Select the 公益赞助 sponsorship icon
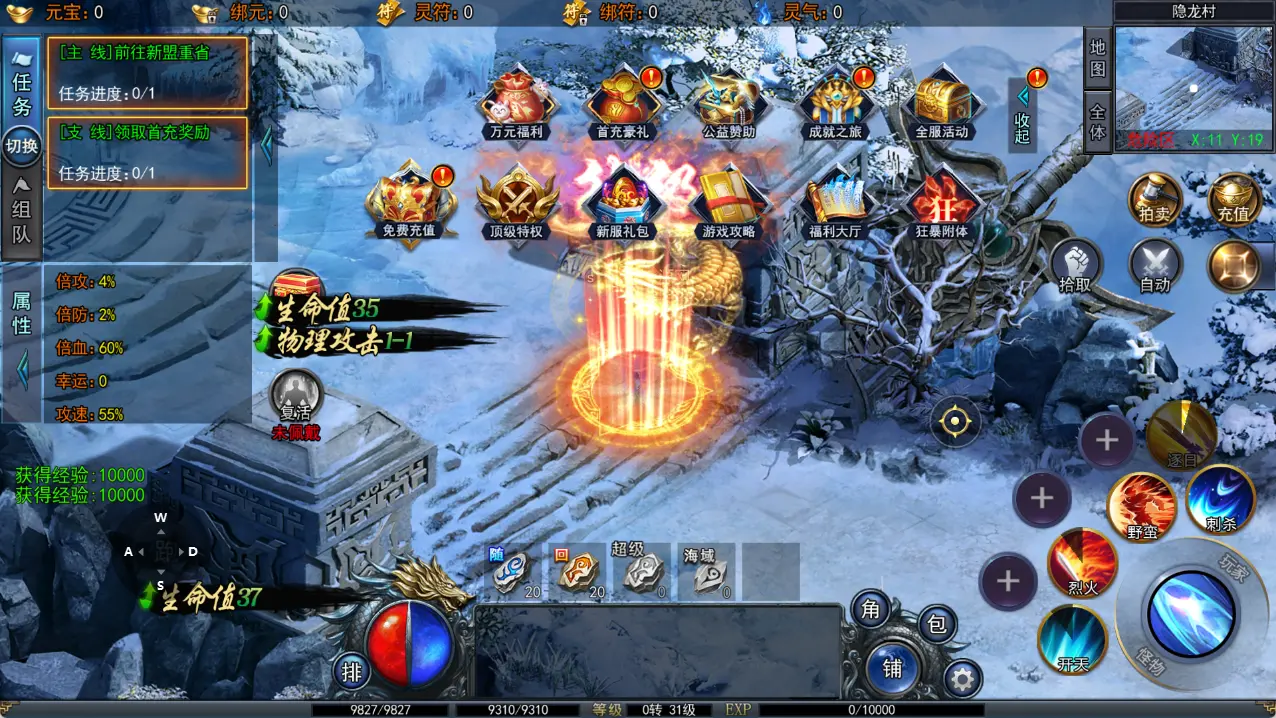 [728, 102]
